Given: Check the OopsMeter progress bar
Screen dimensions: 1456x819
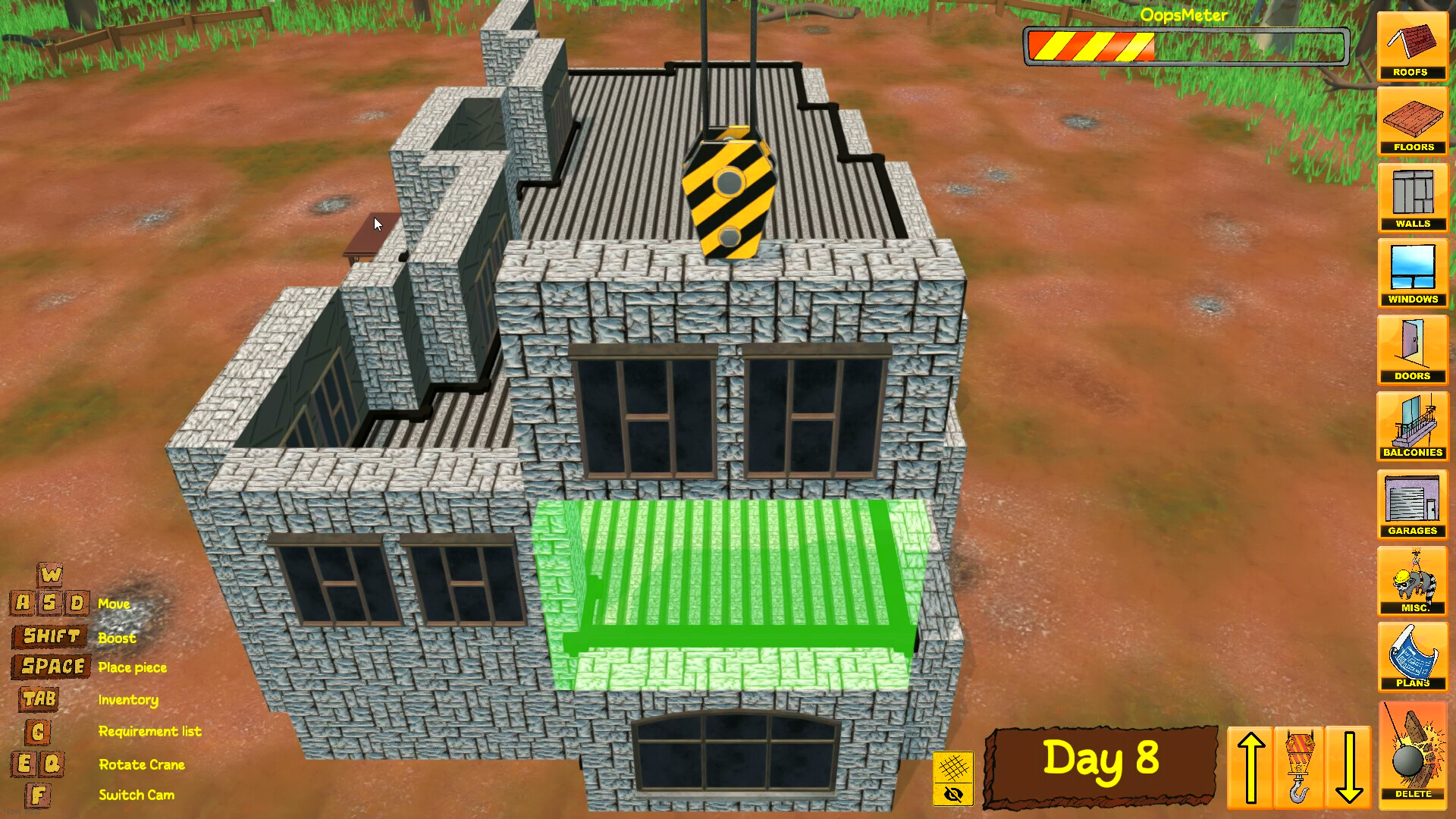Looking at the screenshot, I should click(x=1185, y=45).
